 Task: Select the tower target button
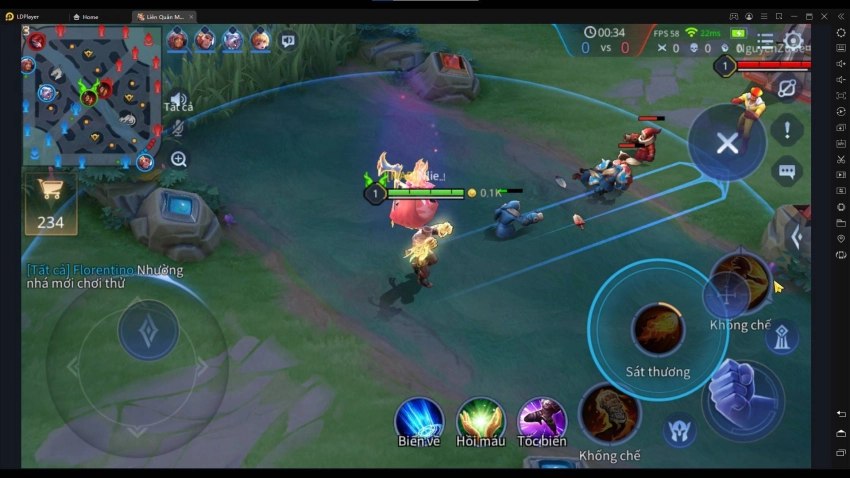(x=782, y=338)
